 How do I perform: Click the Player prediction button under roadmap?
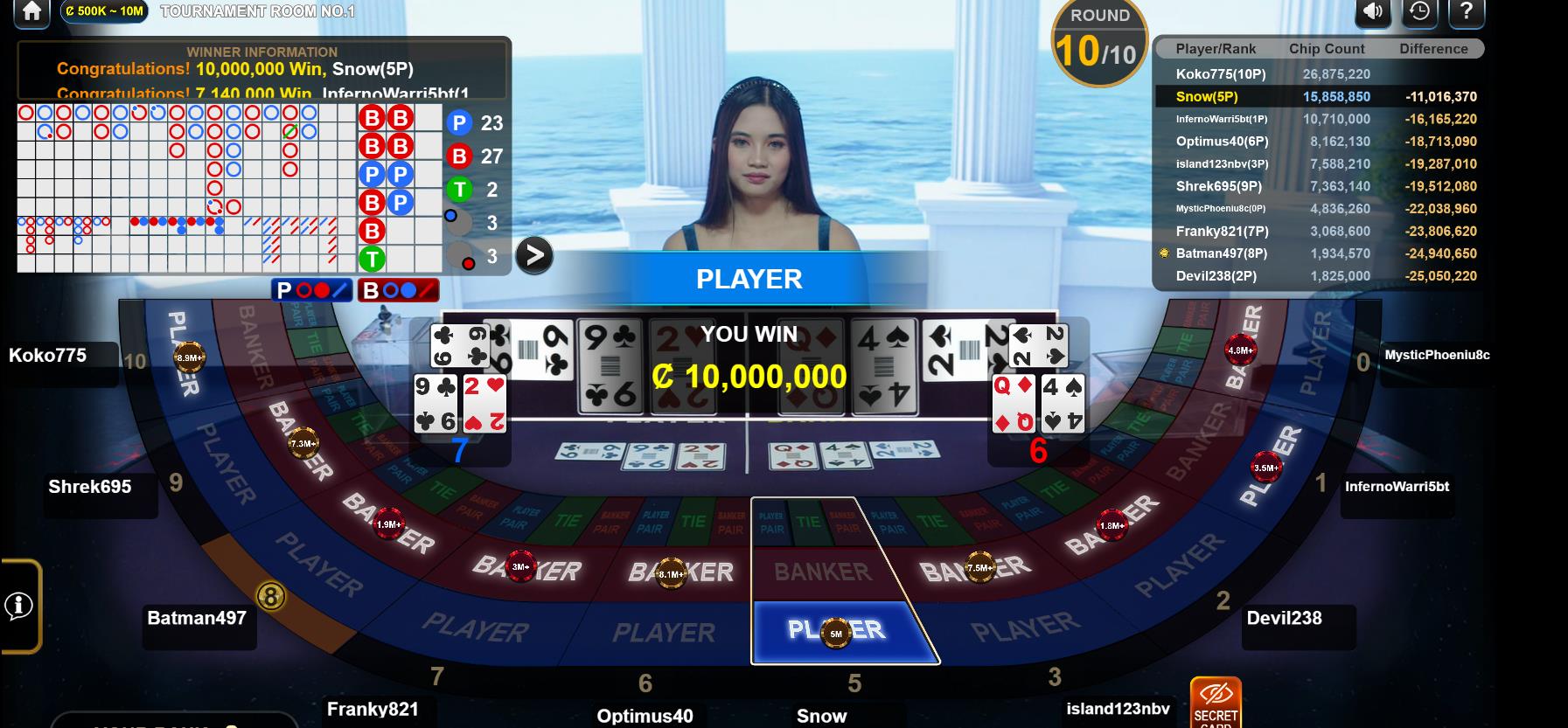pyautogui.click(x=312, y=290)
